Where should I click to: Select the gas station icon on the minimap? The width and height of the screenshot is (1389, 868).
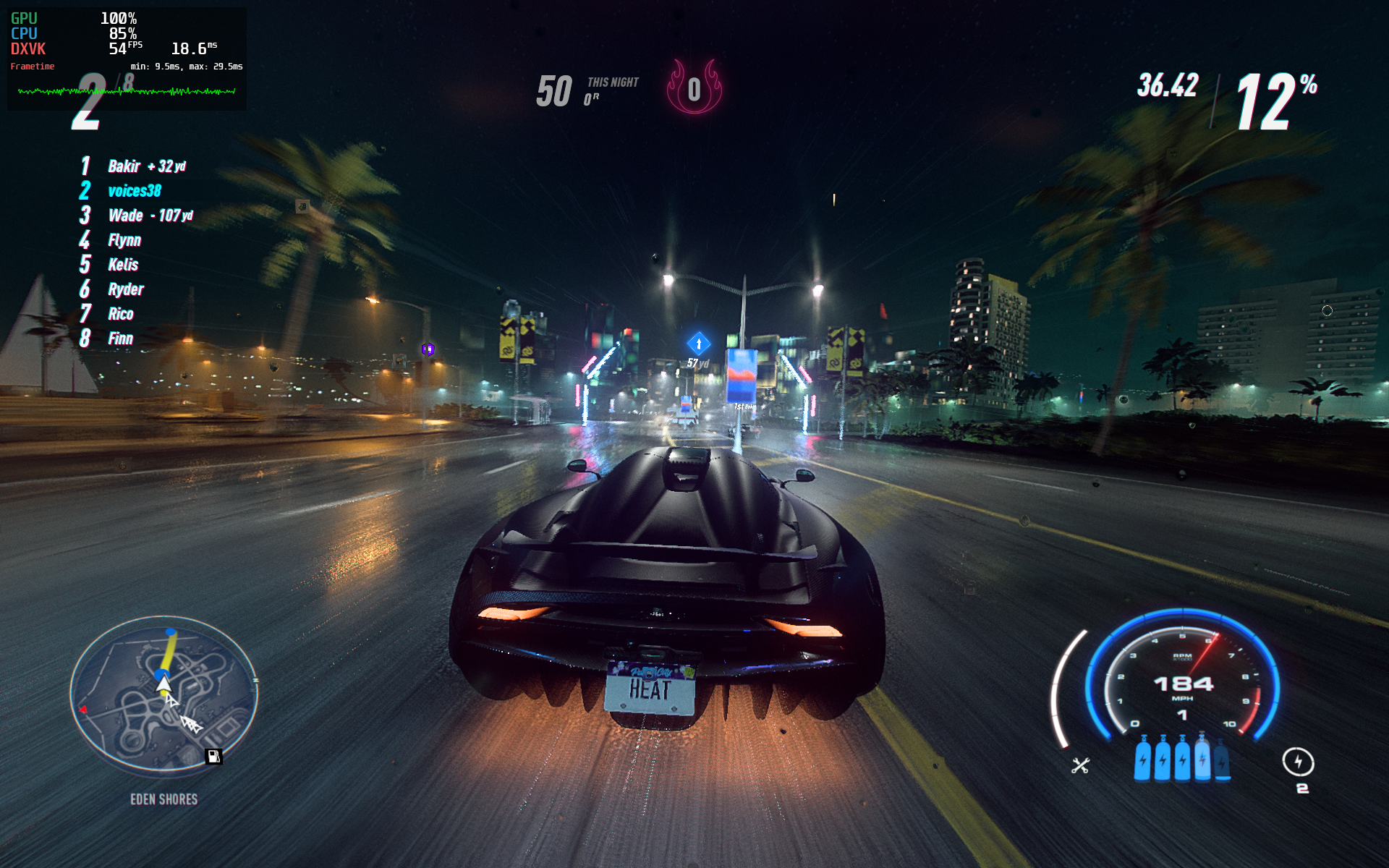coord(213,757)
